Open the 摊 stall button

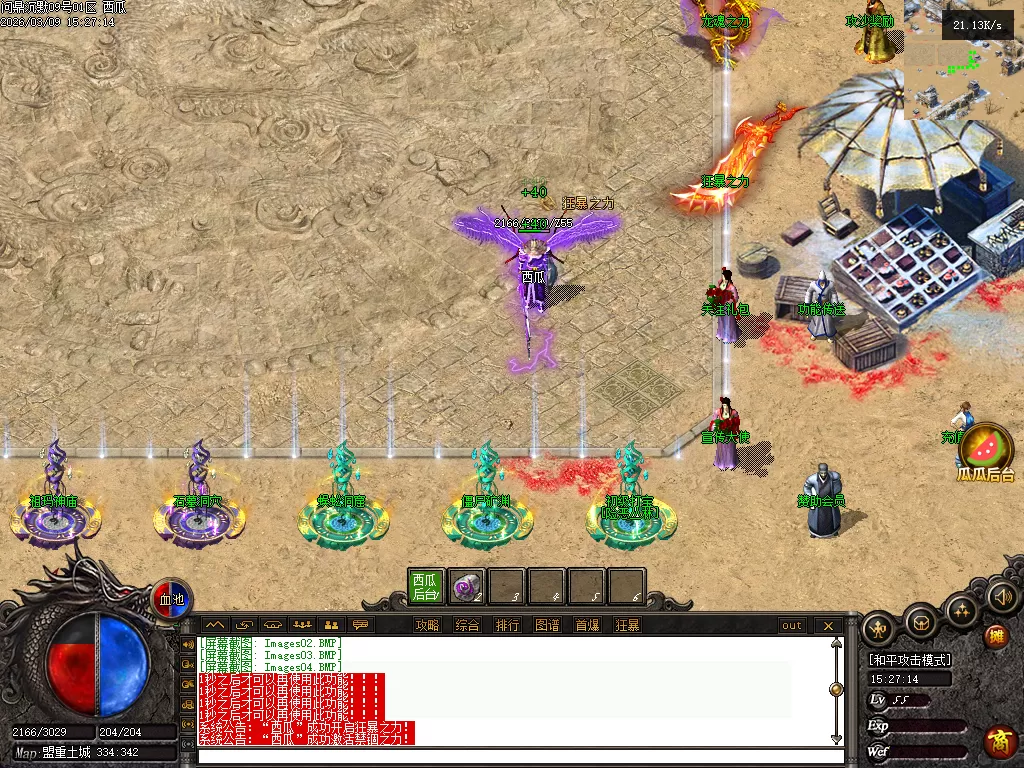(x=996, y=636)
